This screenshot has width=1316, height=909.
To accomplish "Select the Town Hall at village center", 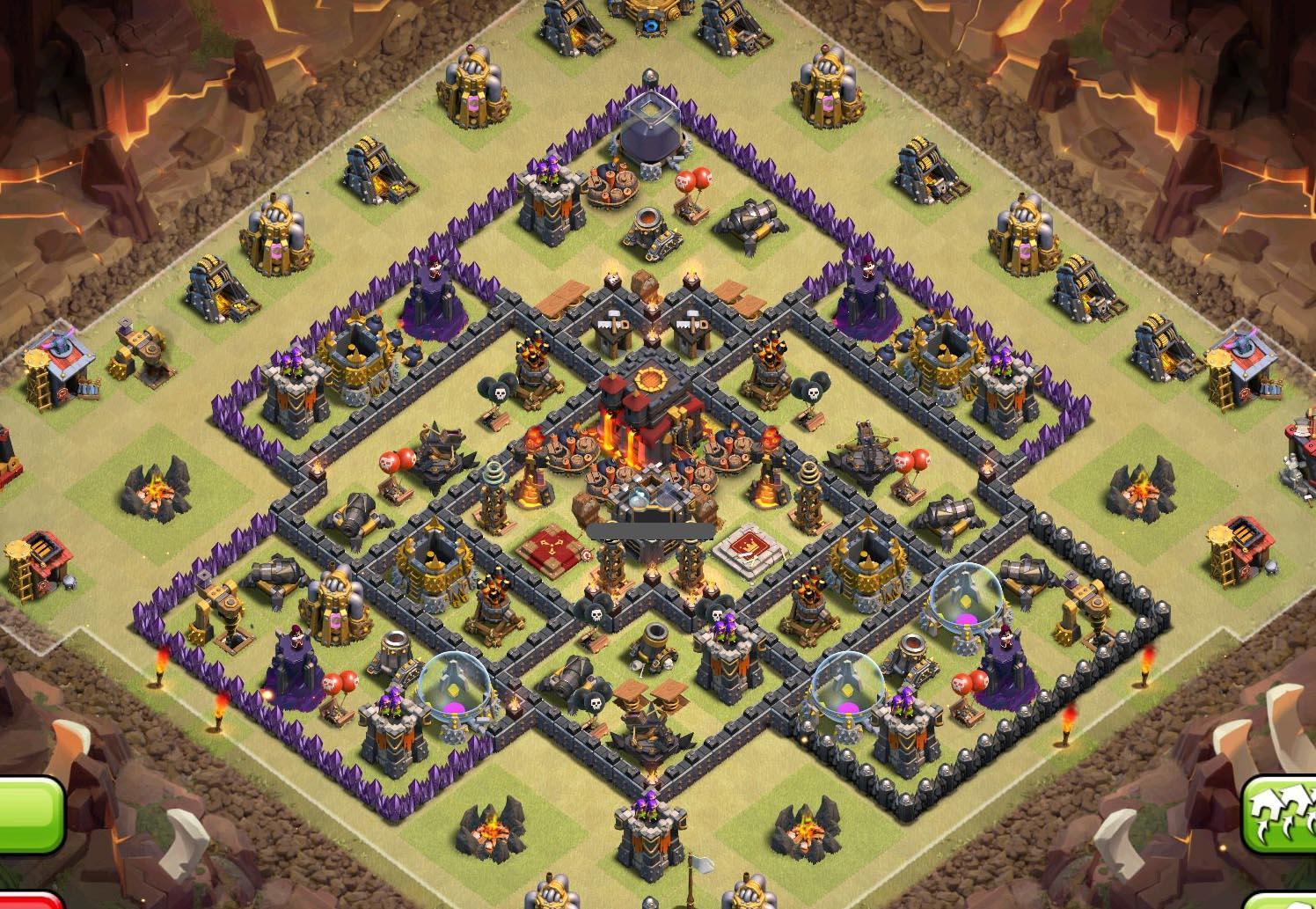I will click(647, 412).
